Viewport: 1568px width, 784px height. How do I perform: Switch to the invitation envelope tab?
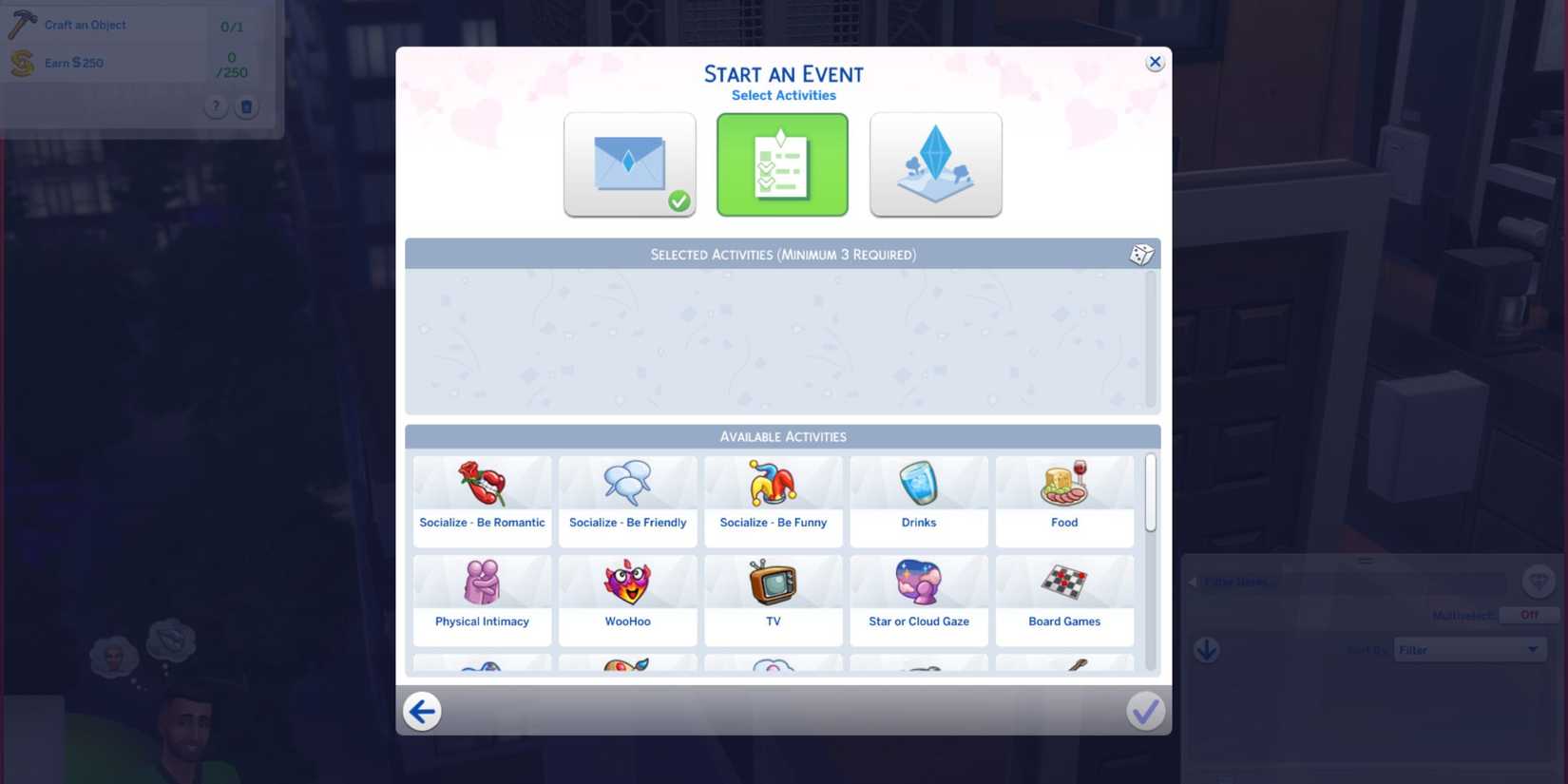coord(629,163)
